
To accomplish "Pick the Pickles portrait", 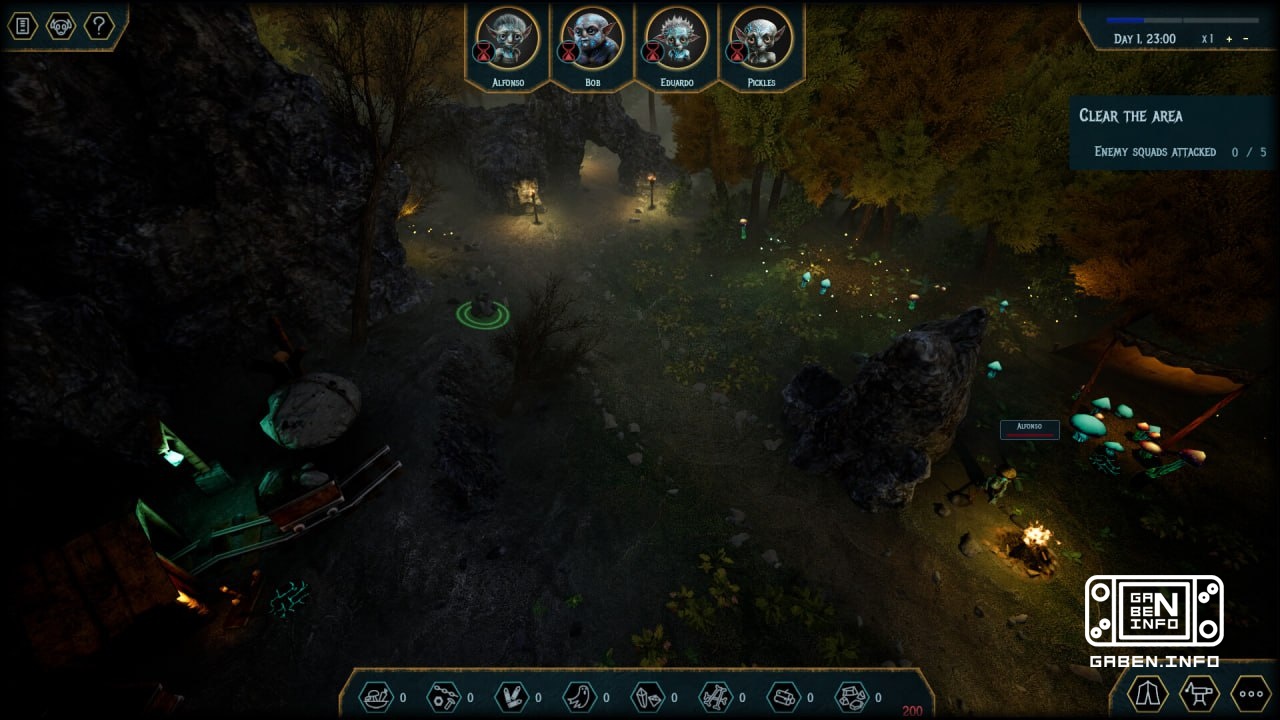I will click(761, 38).
